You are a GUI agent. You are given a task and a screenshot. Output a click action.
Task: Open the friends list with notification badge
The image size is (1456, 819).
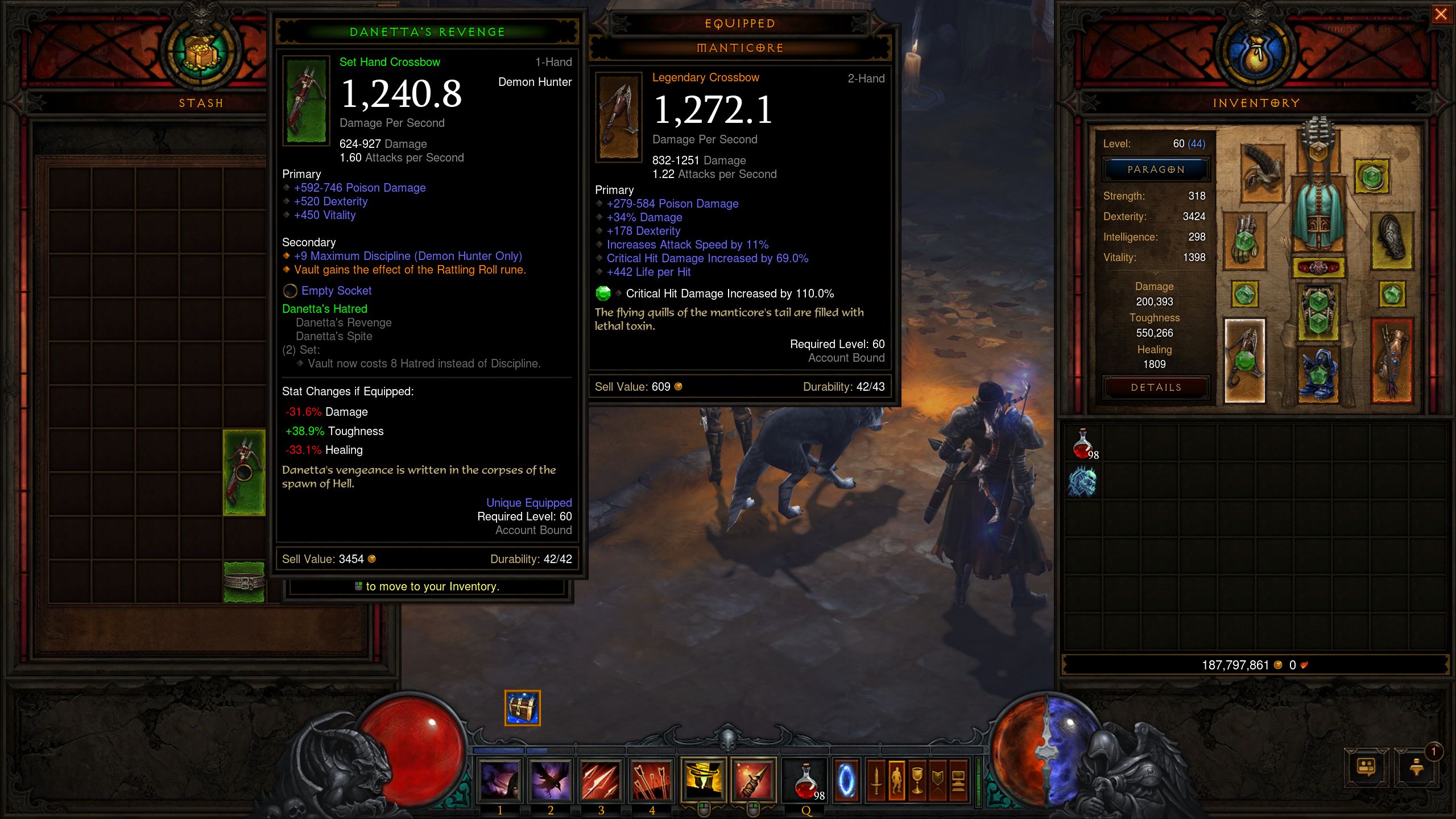click(x=1416, y=768)
